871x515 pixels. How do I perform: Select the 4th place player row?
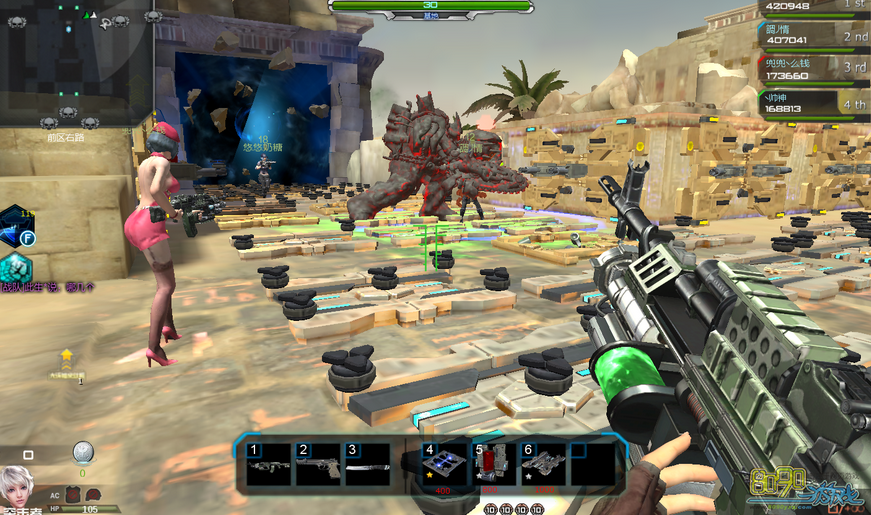[x=812, y=104]
